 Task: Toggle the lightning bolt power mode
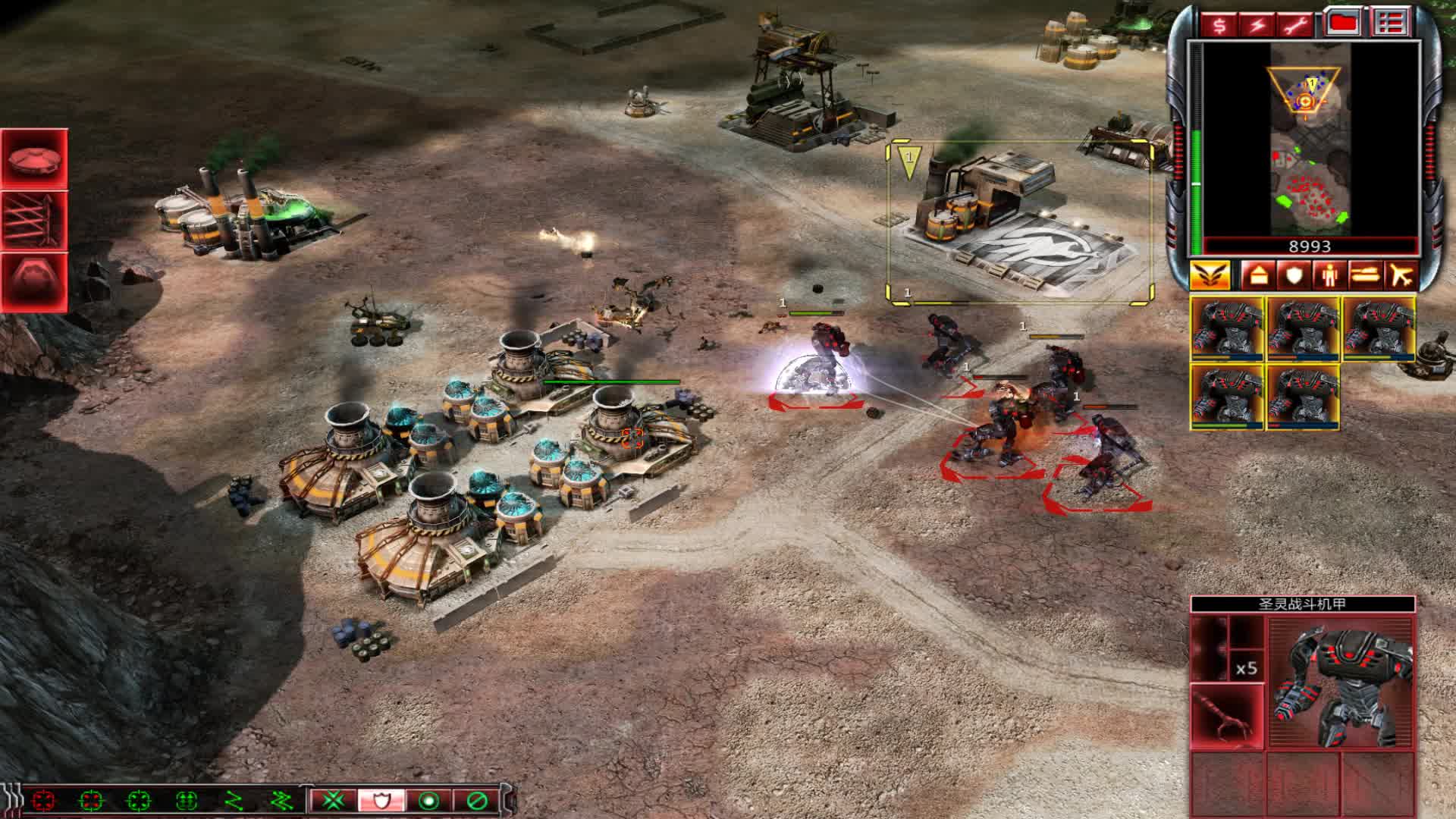tap(1258, 25)
